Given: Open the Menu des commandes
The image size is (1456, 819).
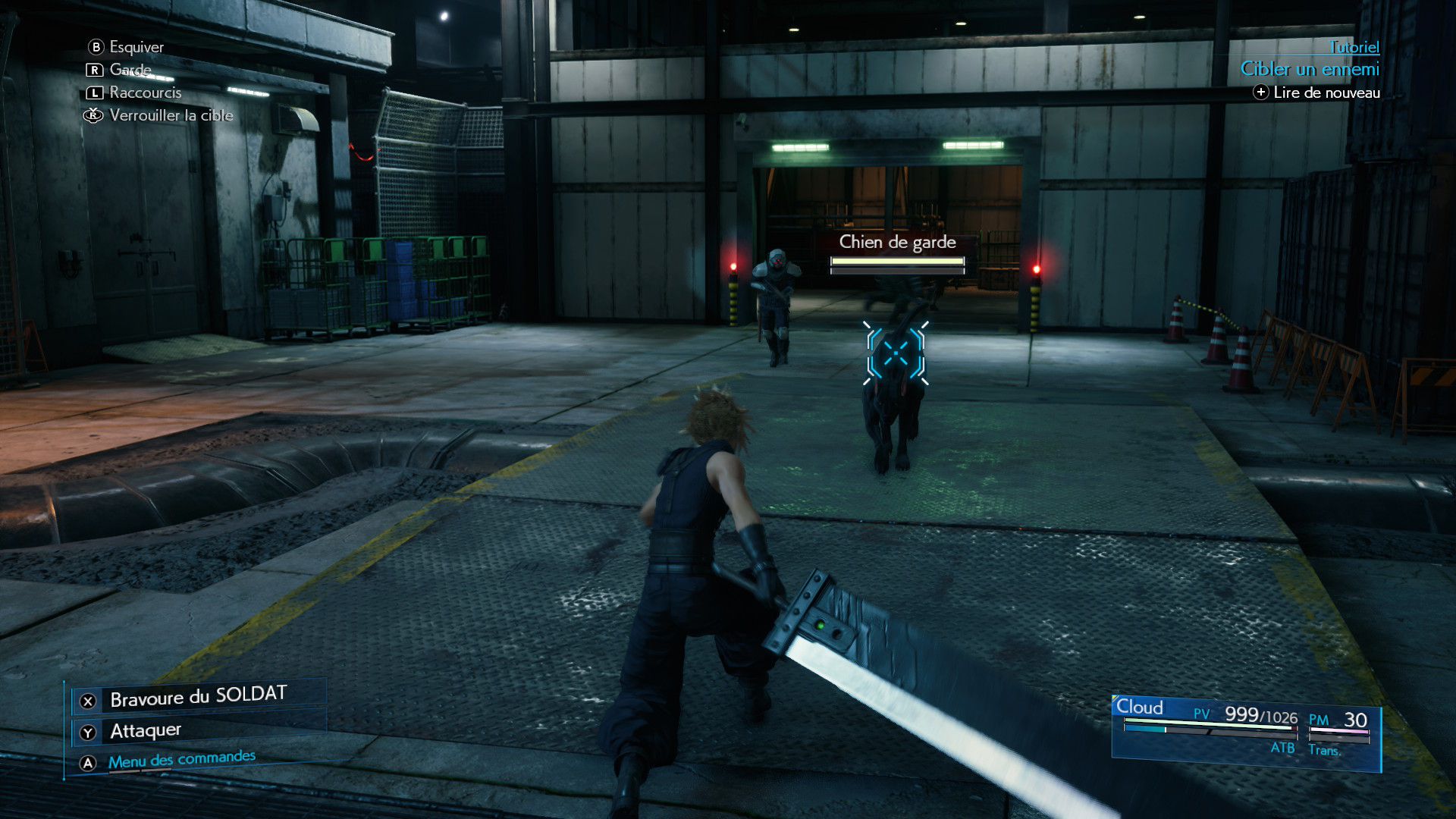Looking at the screenshot, I should [x=181, y=759].
